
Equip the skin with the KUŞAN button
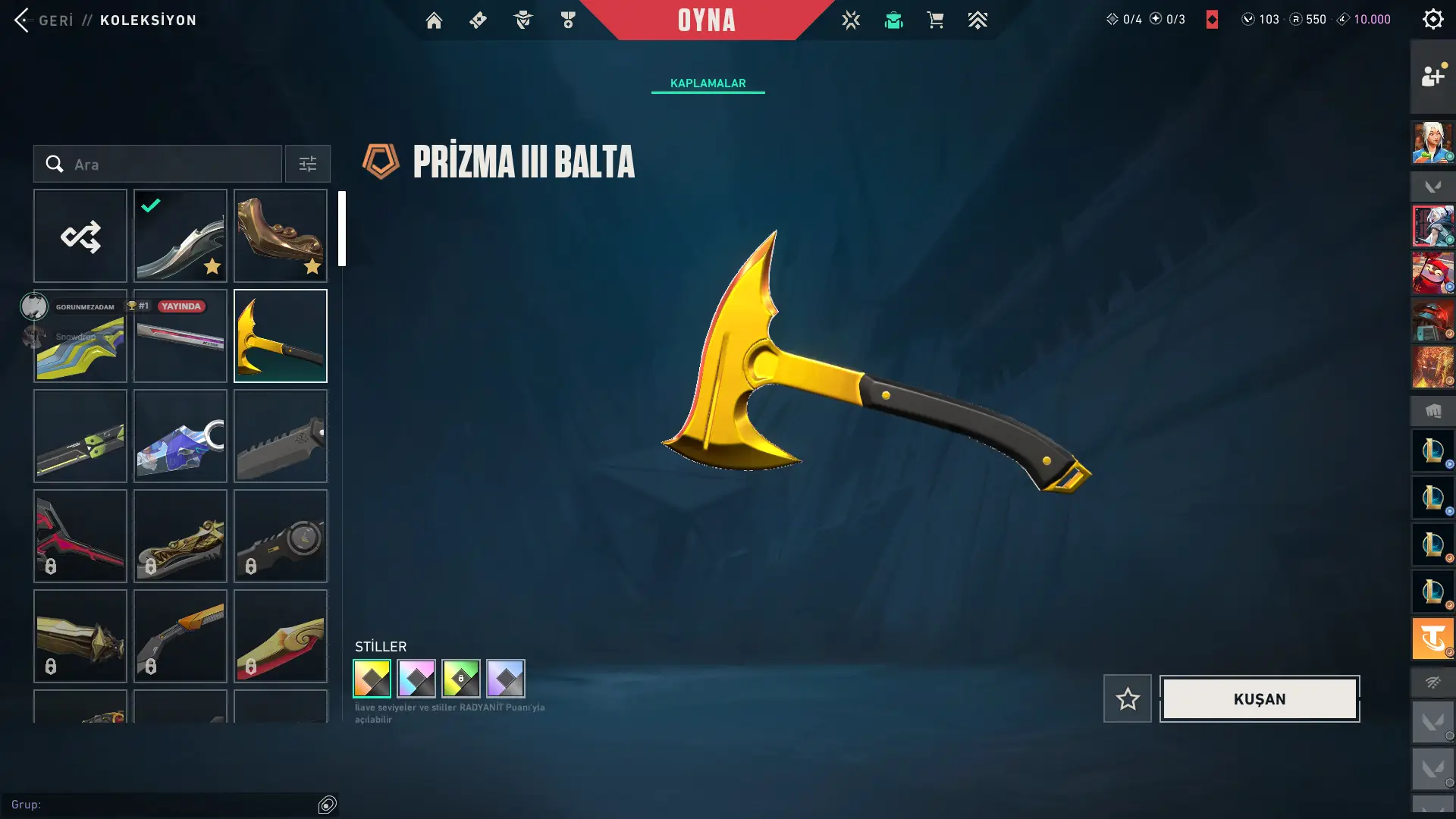1259,698
